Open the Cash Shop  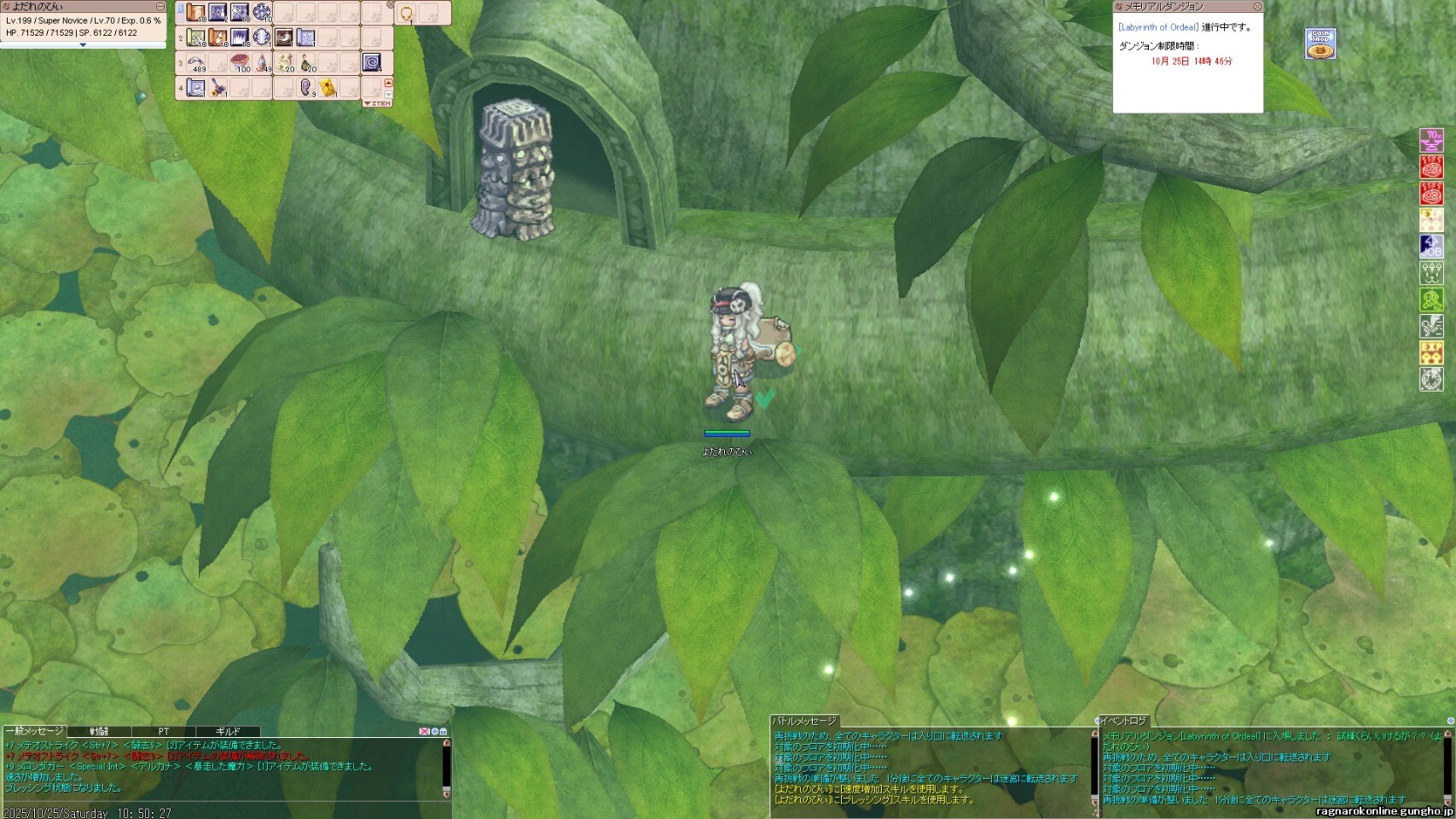(x=1320, y=44)
